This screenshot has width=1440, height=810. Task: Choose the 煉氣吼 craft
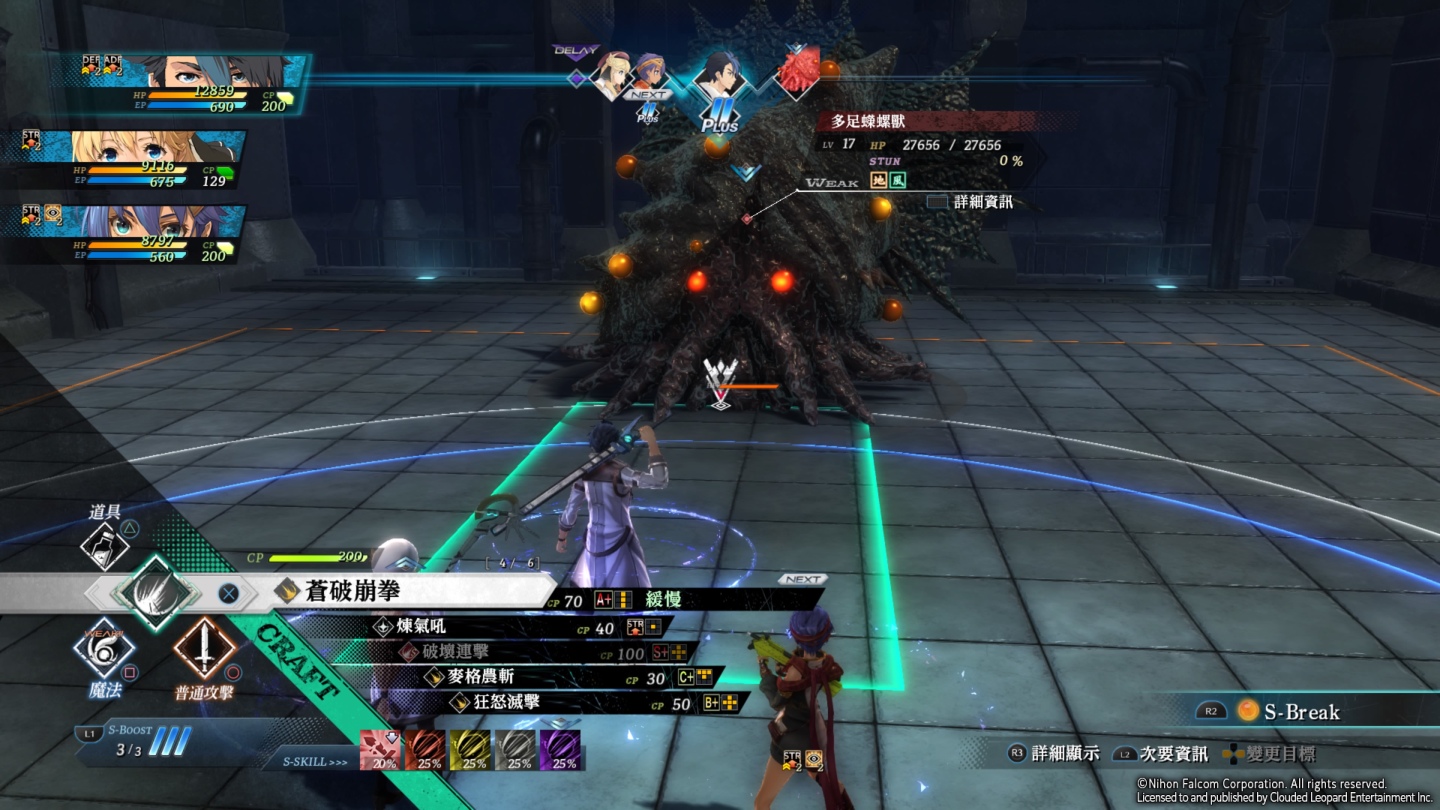point(418,627)
